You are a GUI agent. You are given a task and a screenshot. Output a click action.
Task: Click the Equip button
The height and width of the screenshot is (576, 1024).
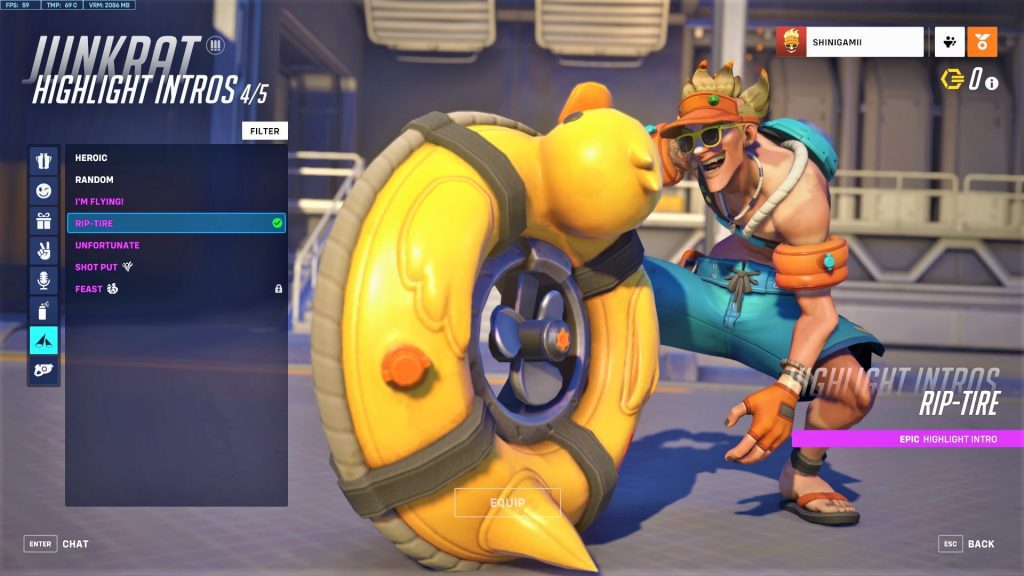point(507,502)
